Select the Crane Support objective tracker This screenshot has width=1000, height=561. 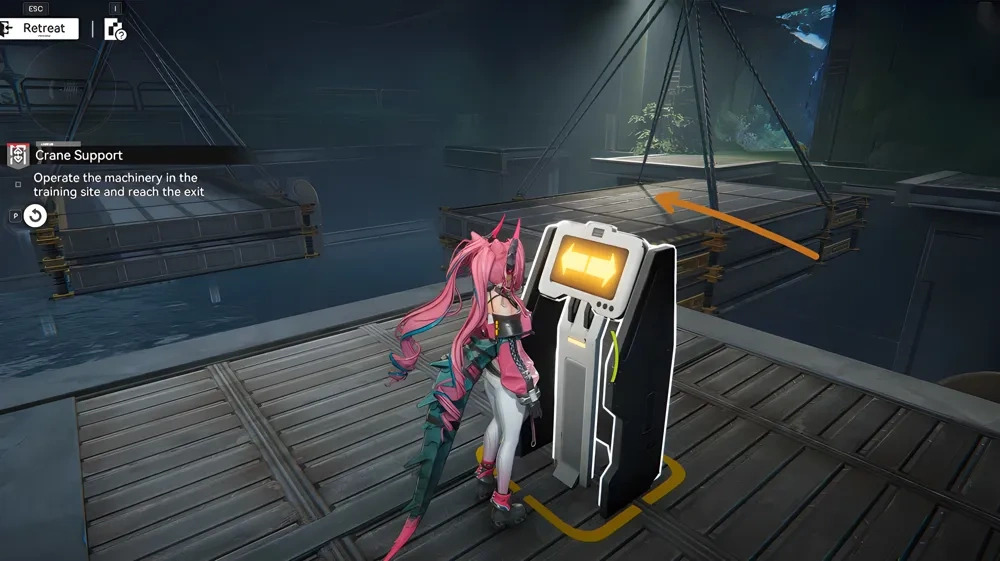[x=79, y=155]
